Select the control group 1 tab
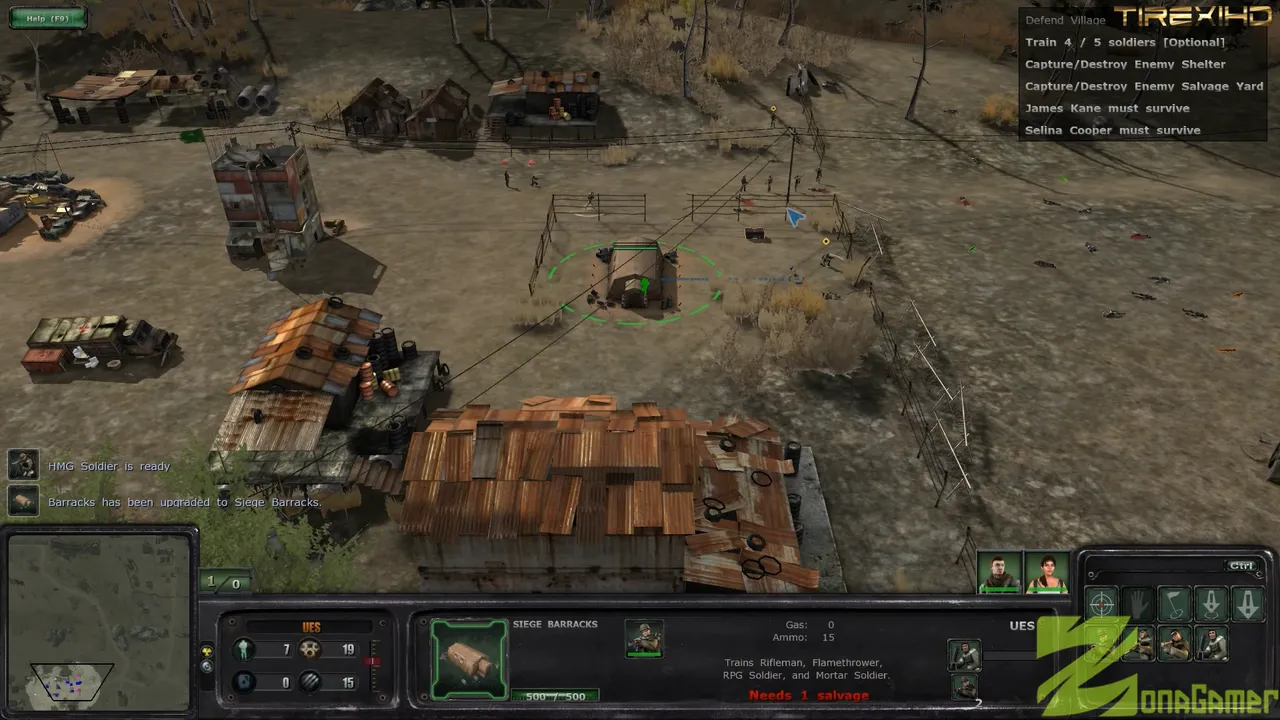Viewport: 1280px width, 720px height. coord(211,582)
